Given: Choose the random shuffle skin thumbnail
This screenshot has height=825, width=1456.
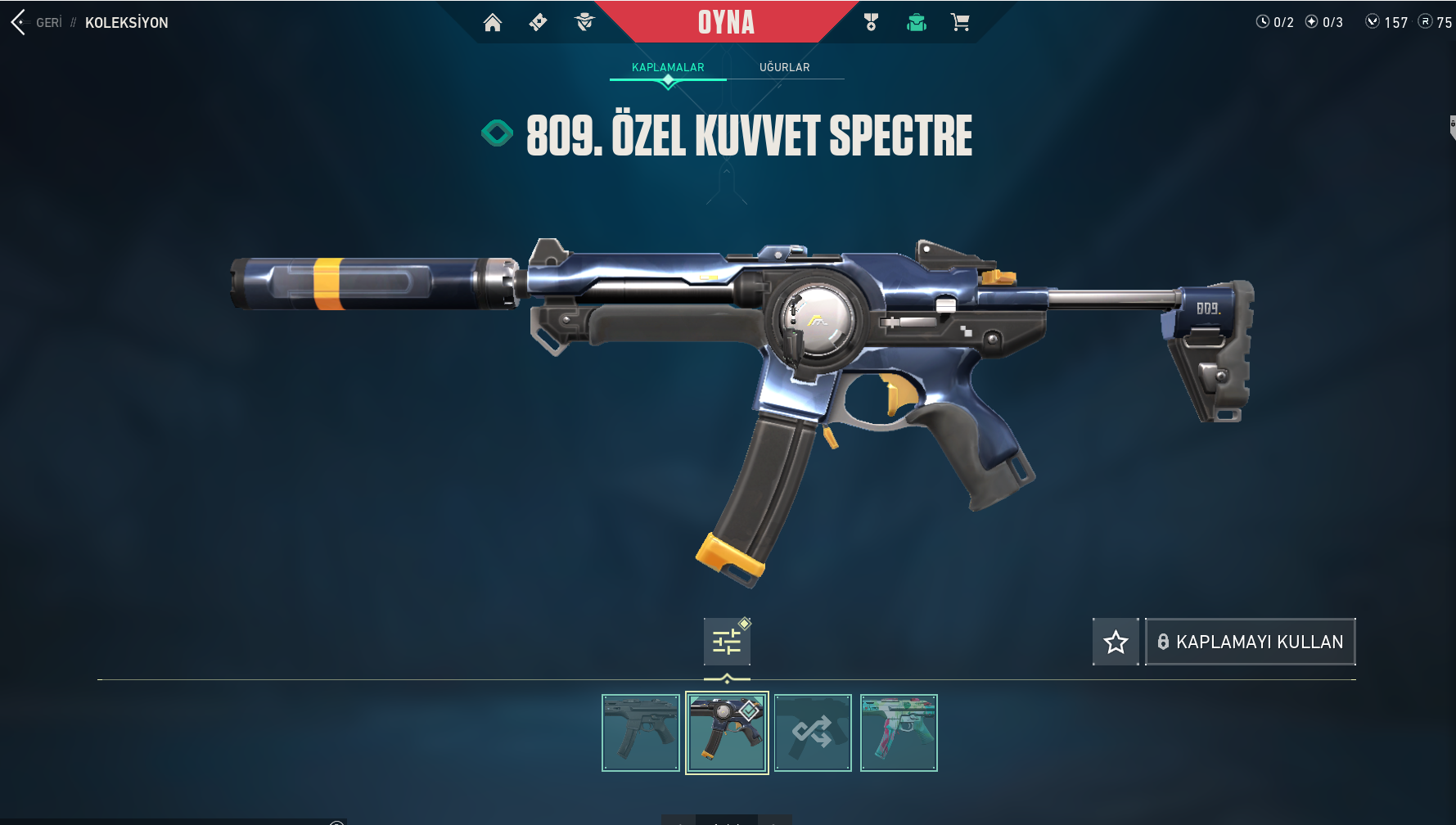Looking at the screenshot, I should click(813, 733).
